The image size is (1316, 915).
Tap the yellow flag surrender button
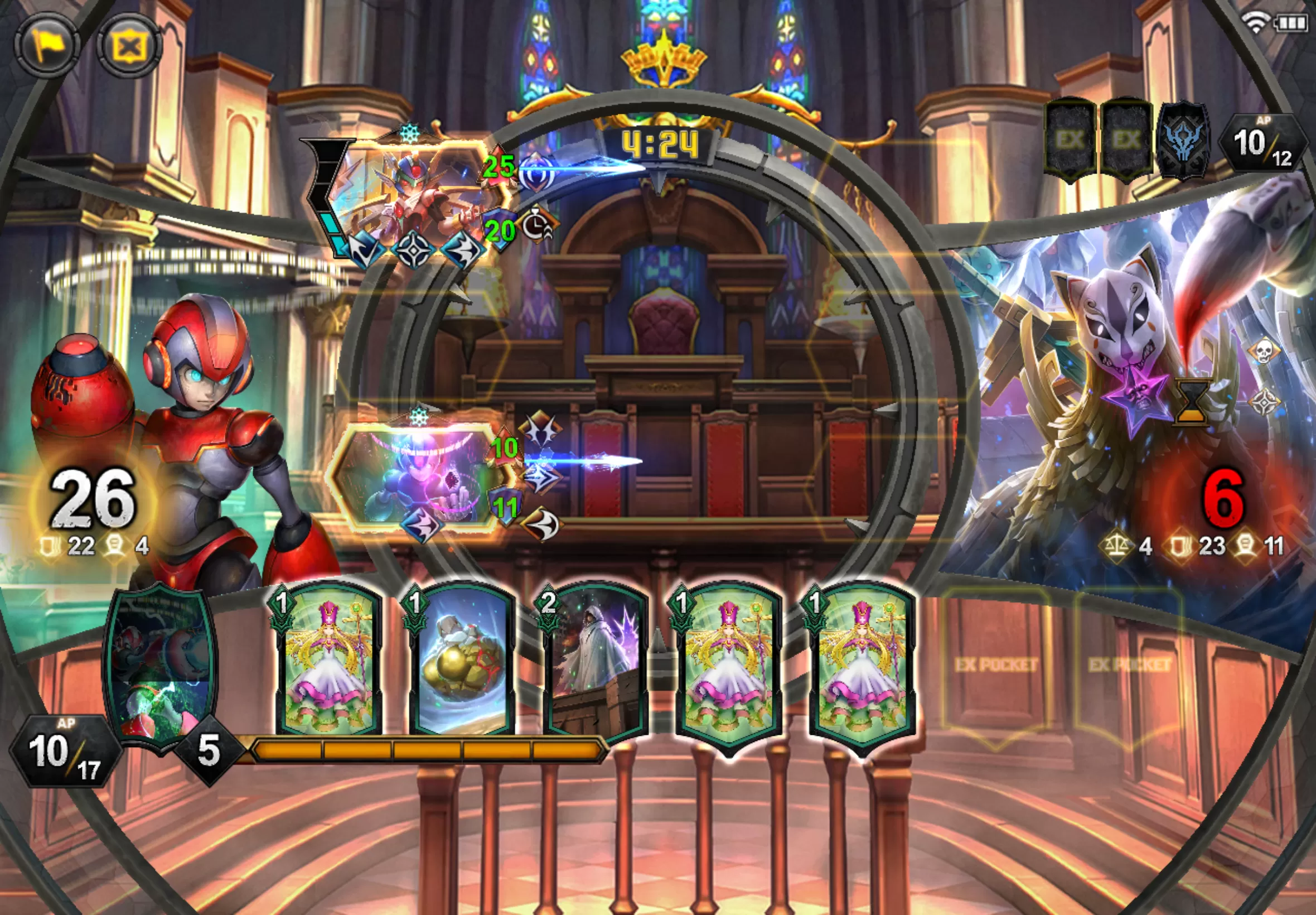[x=46, y=45]
